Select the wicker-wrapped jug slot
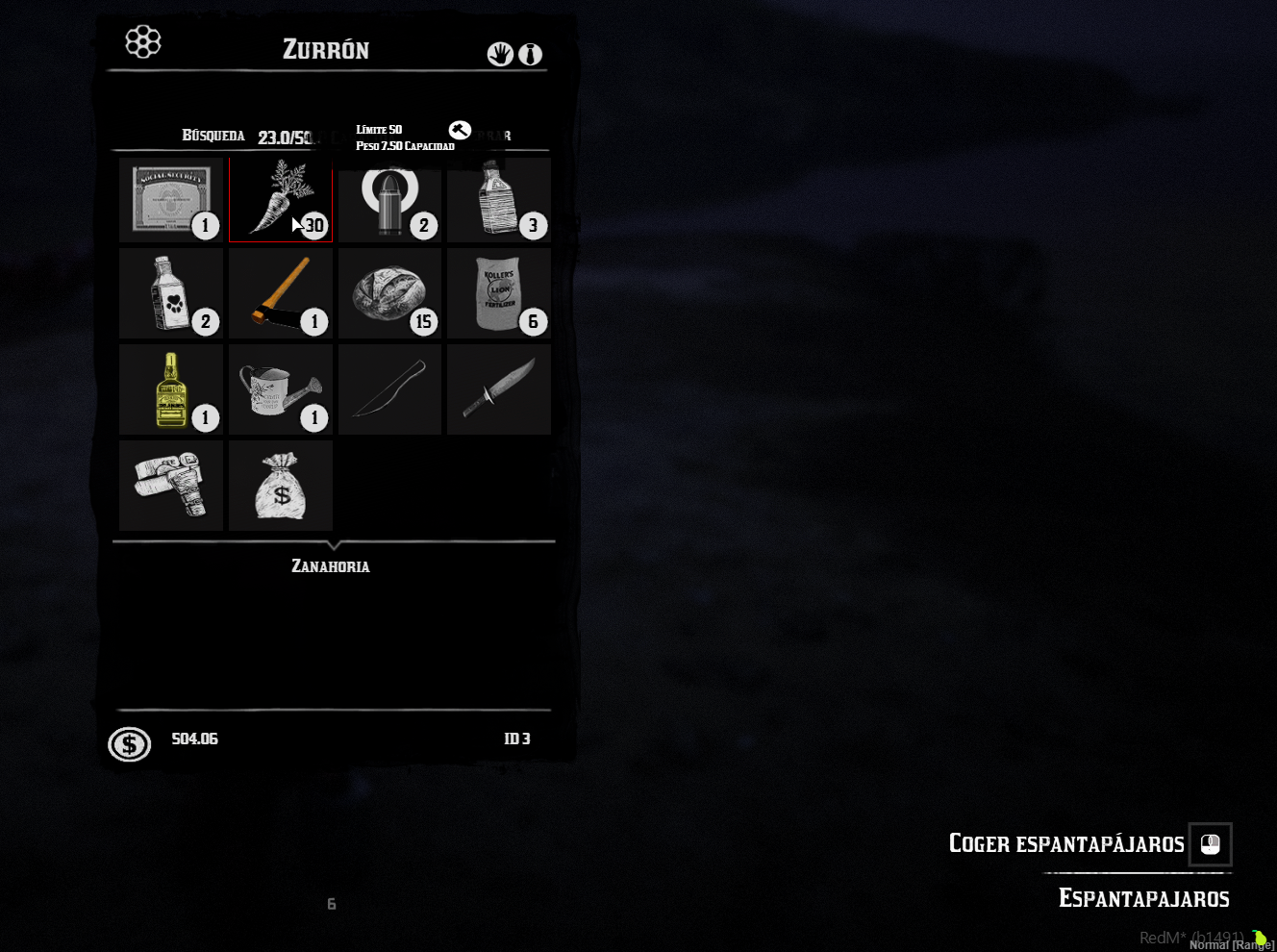Screen dimensions: 1277x952 pyautogui.click(x=498, y=200)
